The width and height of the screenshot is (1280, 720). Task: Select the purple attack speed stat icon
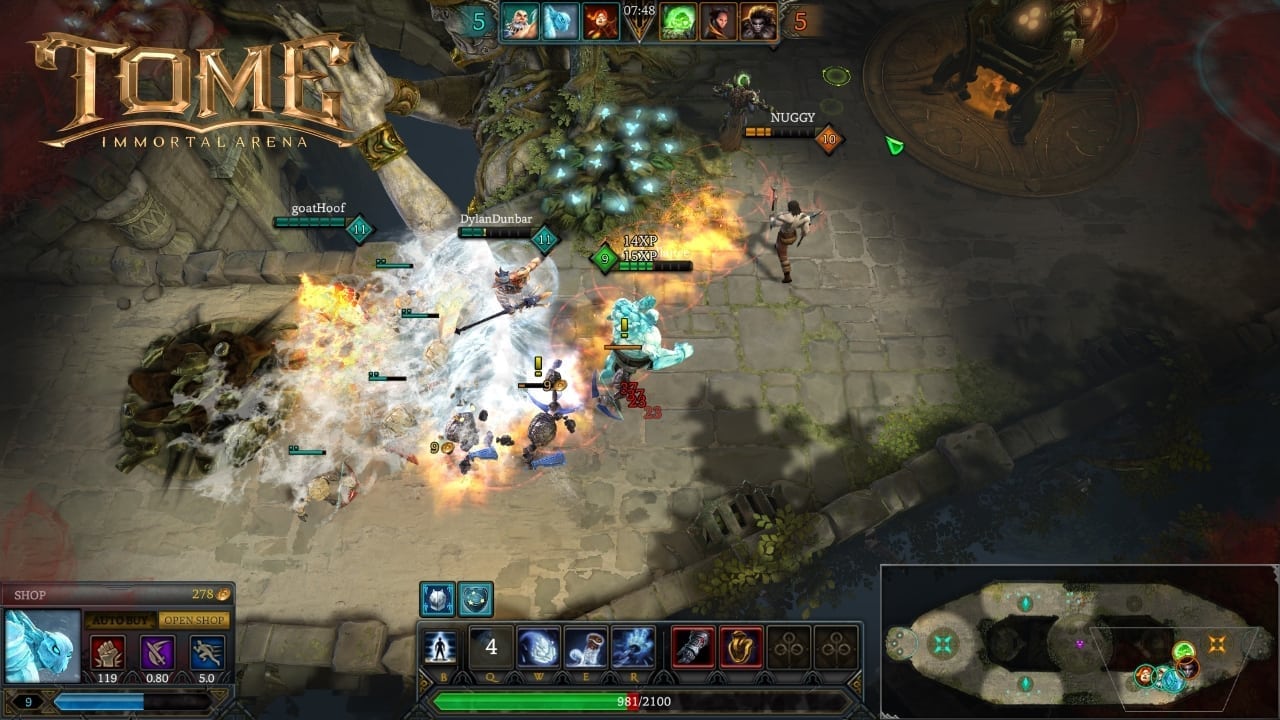tap(156, 652)
